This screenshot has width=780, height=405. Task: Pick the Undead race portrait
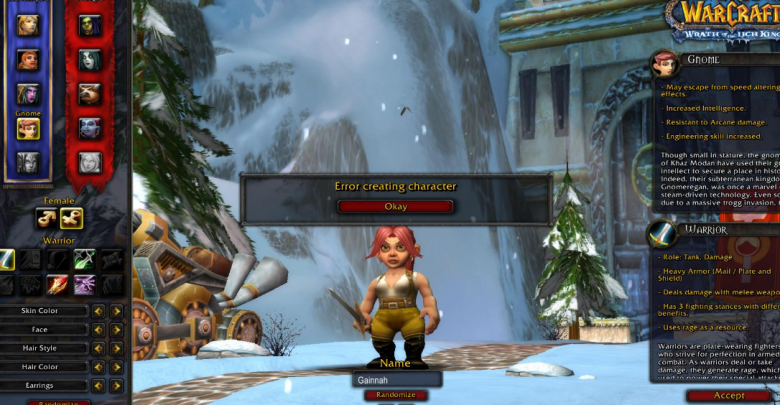coord(91,59)
